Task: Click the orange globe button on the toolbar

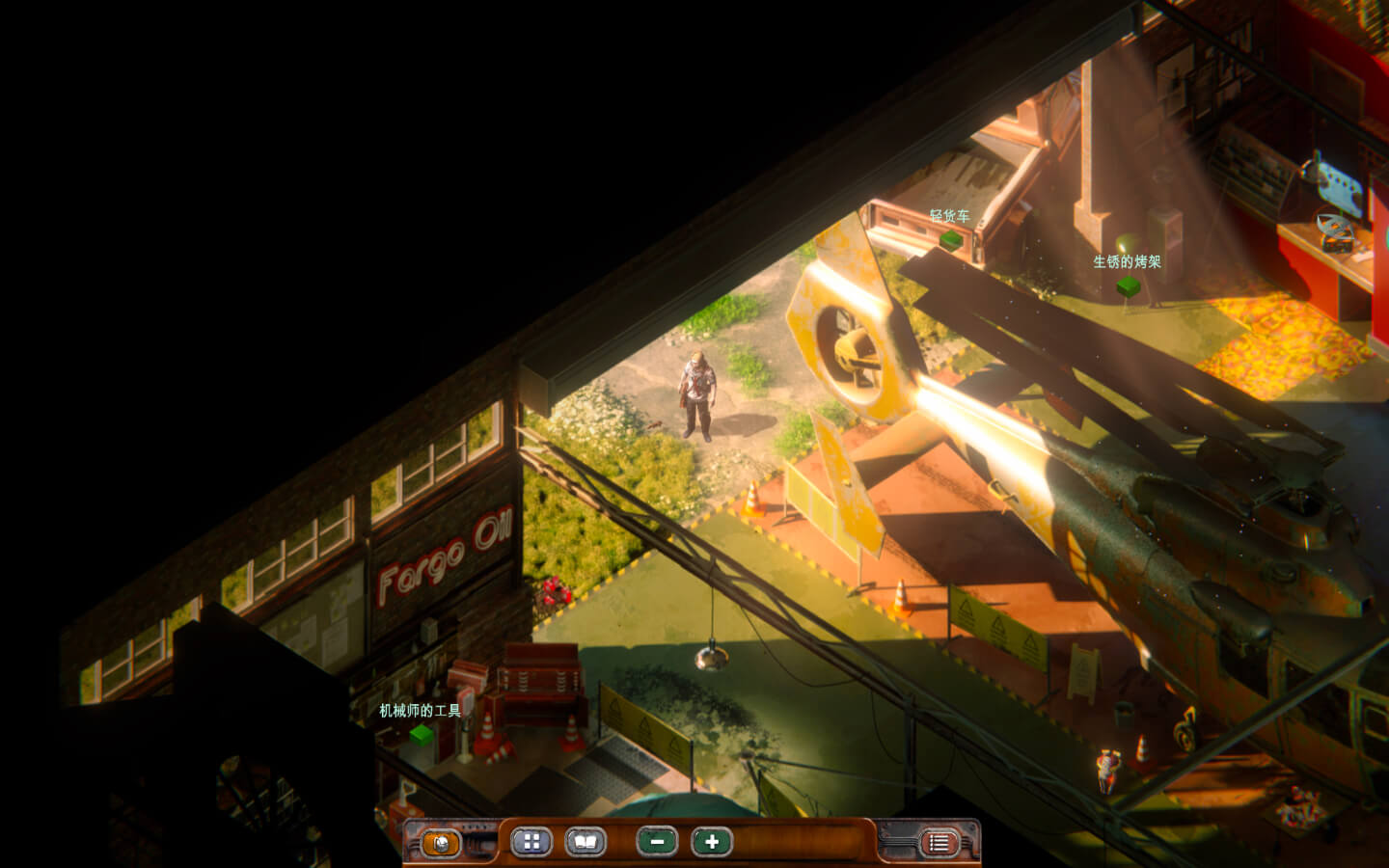Action: (441, 843)
